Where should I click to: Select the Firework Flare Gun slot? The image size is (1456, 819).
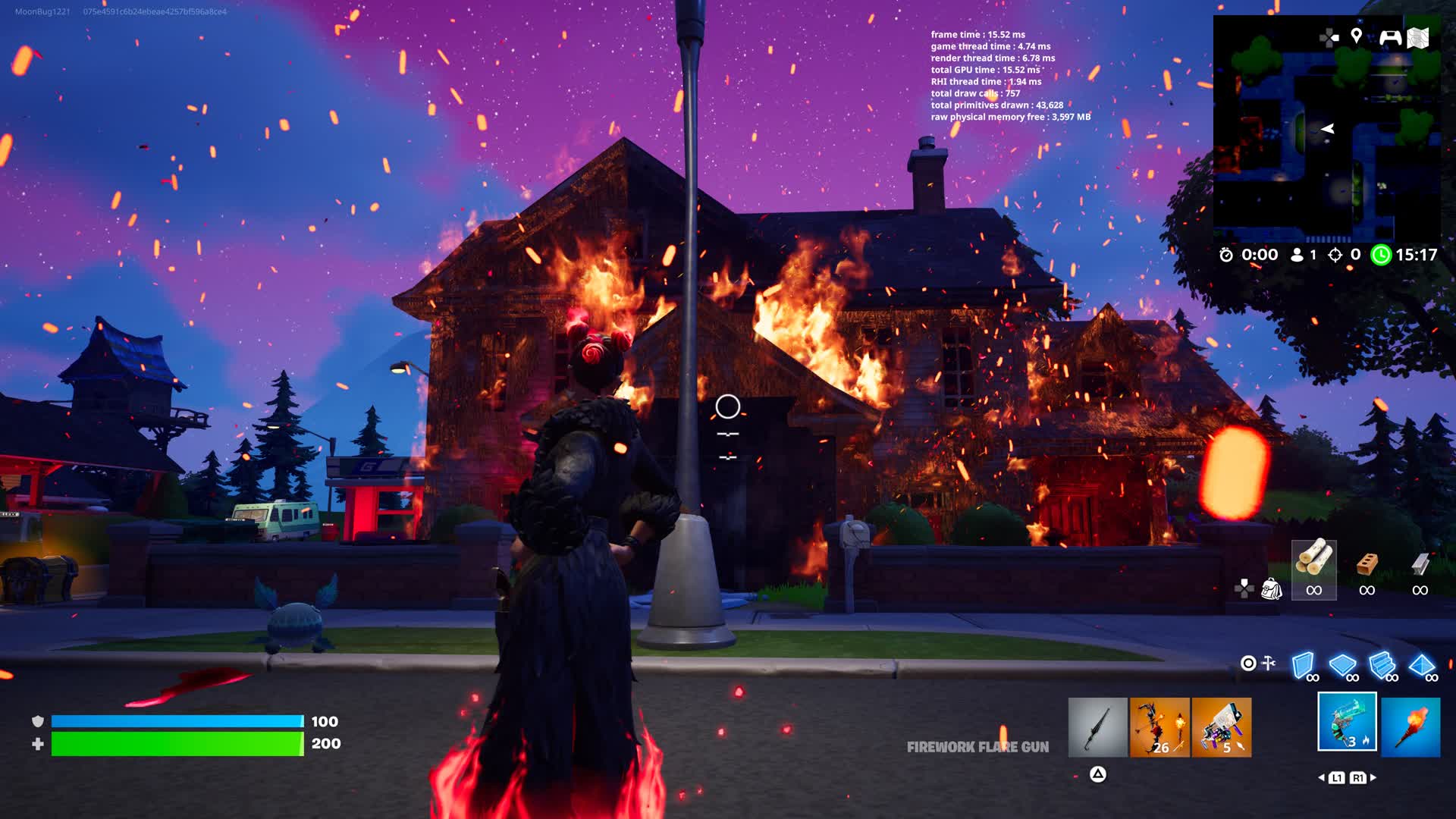point(1347,722)
